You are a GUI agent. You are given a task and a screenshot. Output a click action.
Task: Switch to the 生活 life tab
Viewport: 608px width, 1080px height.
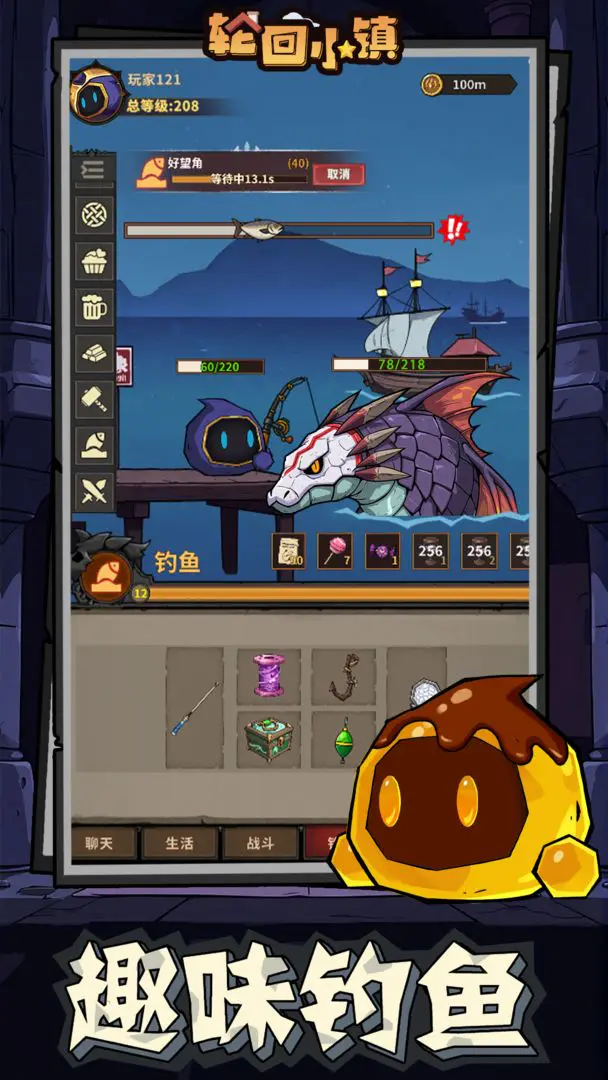(x=180, y=843)
